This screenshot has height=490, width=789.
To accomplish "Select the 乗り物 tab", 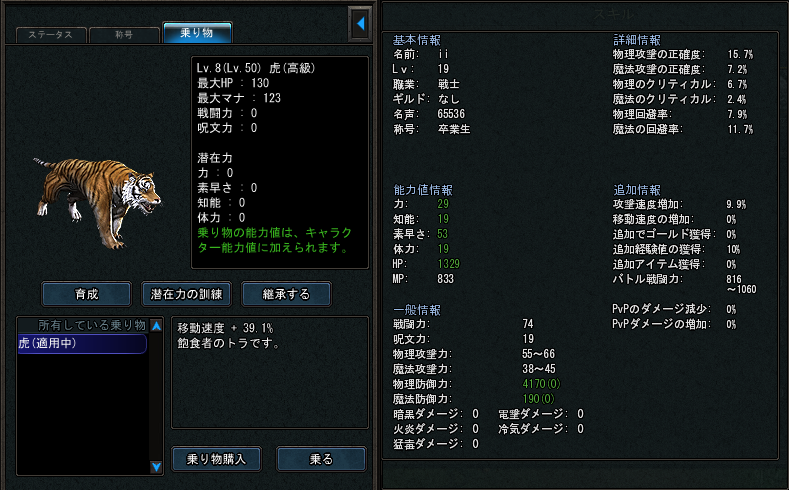I will click(x=197, y=33).
